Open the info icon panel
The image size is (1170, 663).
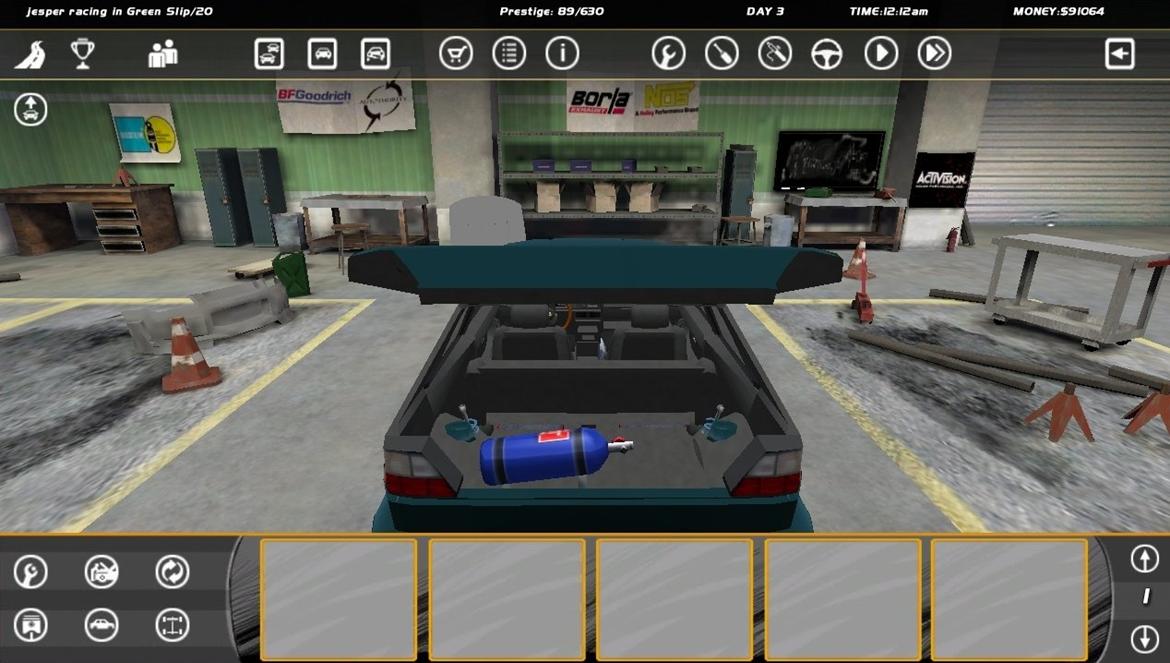[562, 54]
